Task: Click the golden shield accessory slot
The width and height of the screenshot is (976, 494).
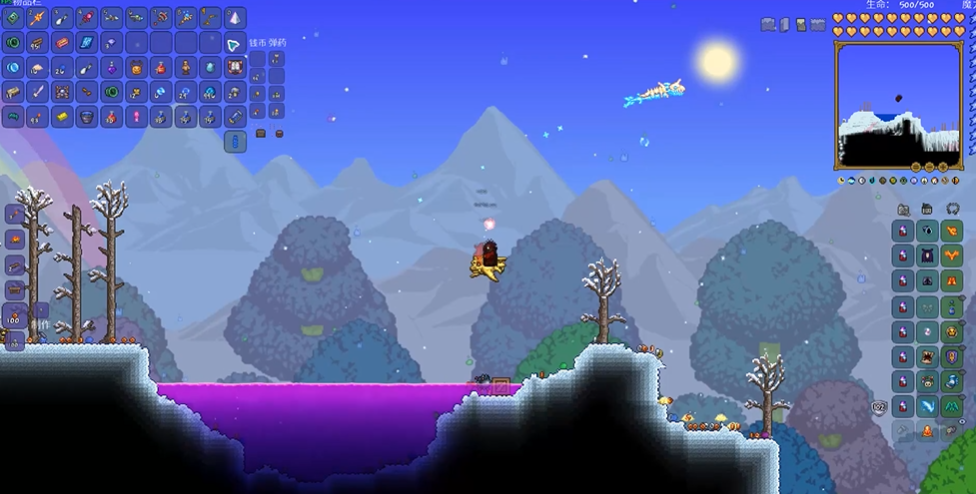Action: 950,356
